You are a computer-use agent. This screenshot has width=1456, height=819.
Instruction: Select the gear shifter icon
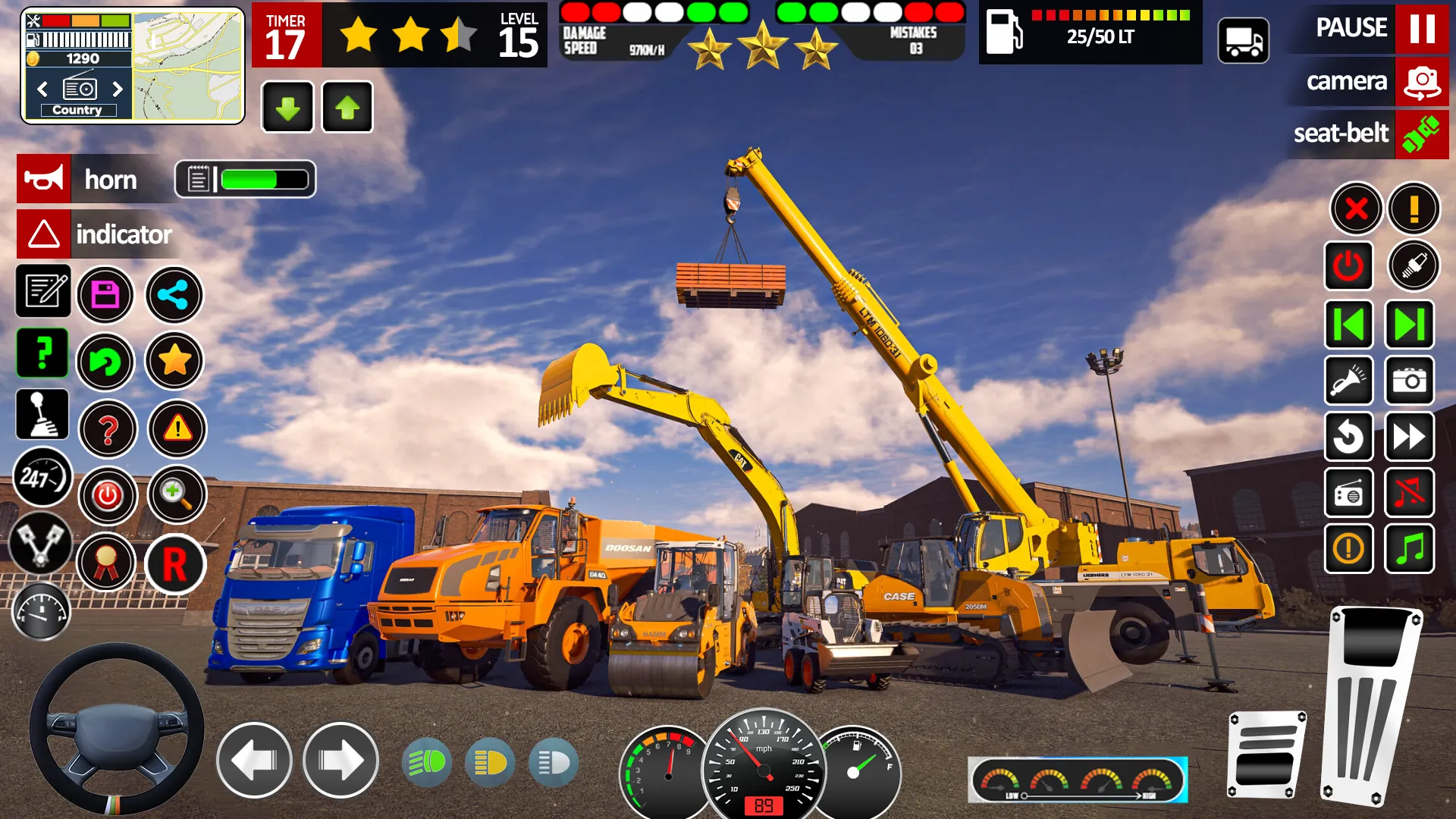click(x=42, y=415)
